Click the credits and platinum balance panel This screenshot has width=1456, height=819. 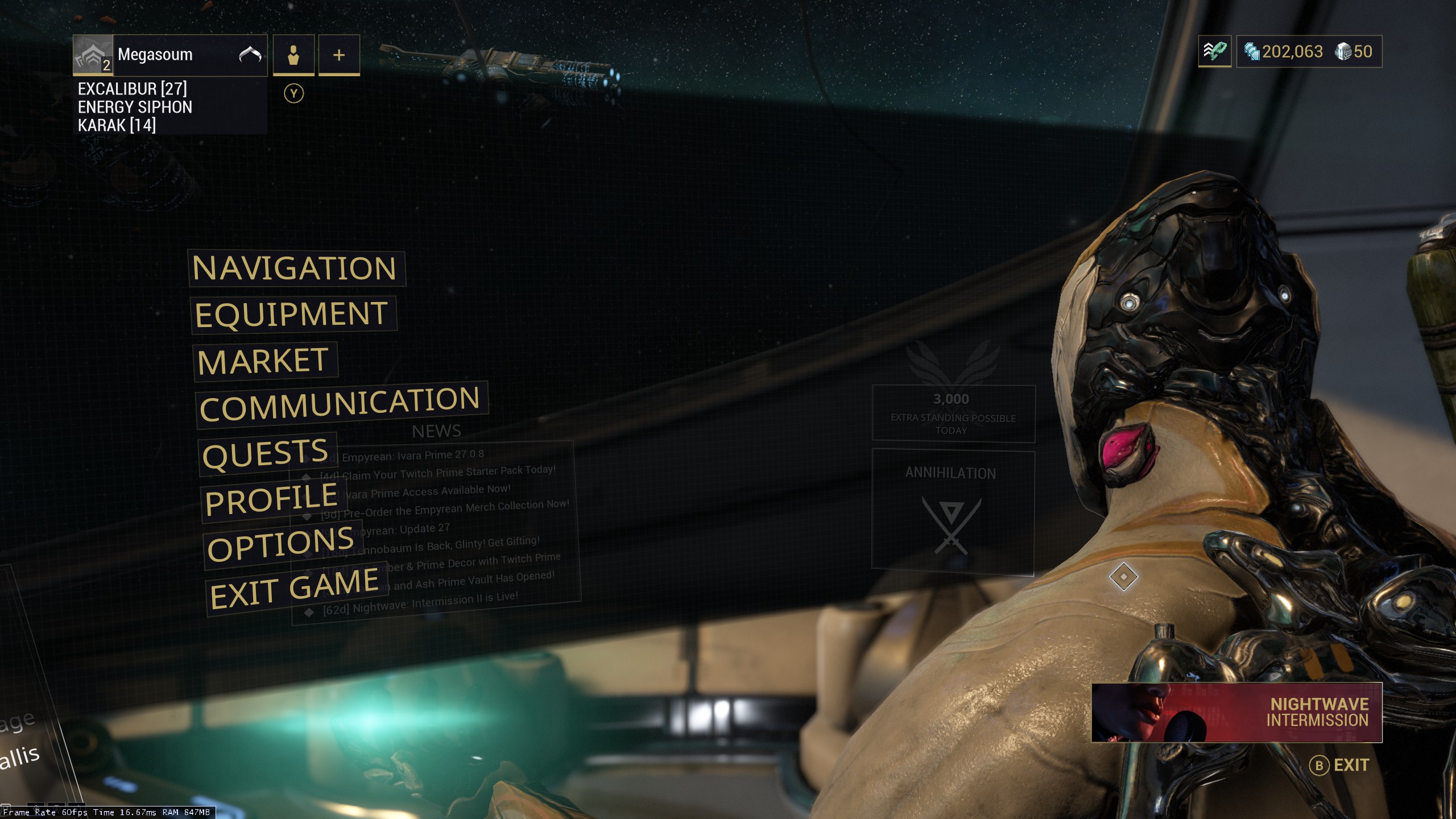pos(1309,52)
